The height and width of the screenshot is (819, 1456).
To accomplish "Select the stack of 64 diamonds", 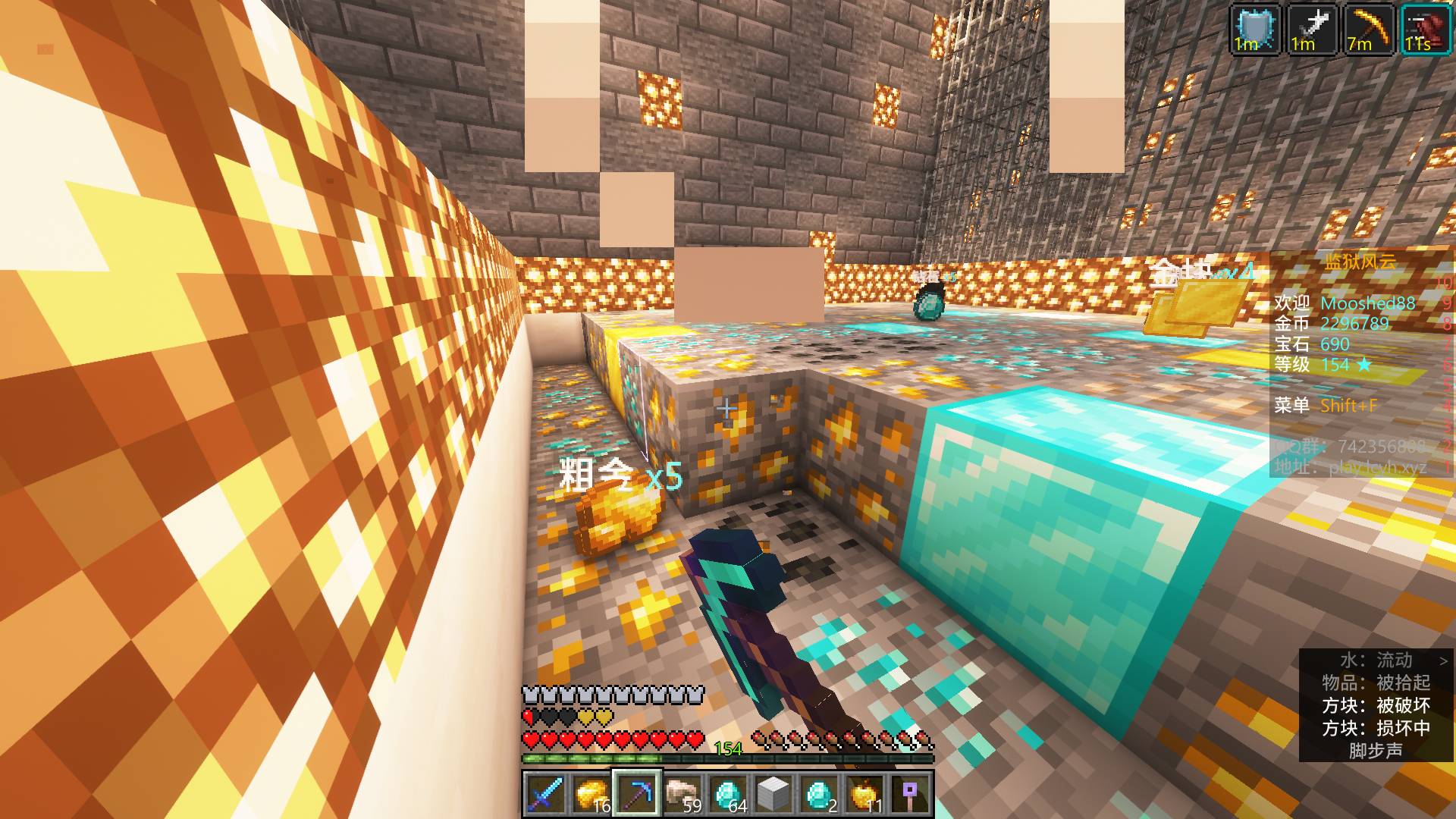I will click(x=727, y=794).
